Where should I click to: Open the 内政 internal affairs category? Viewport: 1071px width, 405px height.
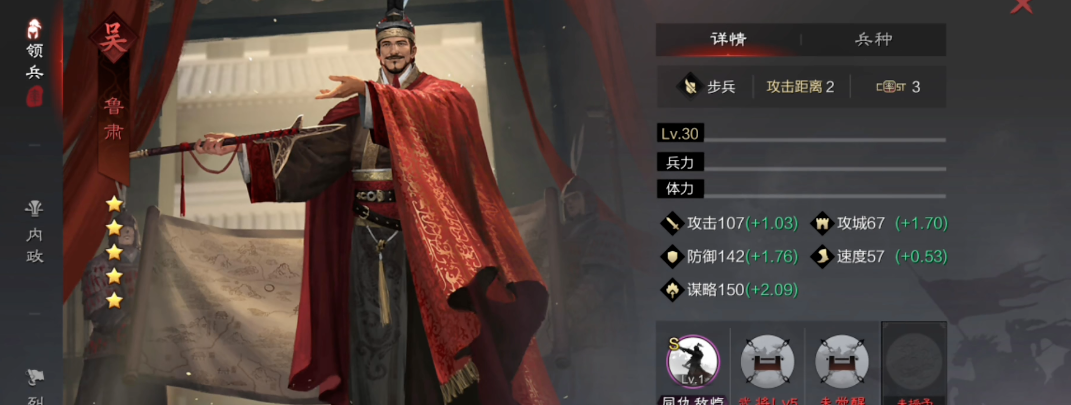pyautogui.click(x=35, y=232)
